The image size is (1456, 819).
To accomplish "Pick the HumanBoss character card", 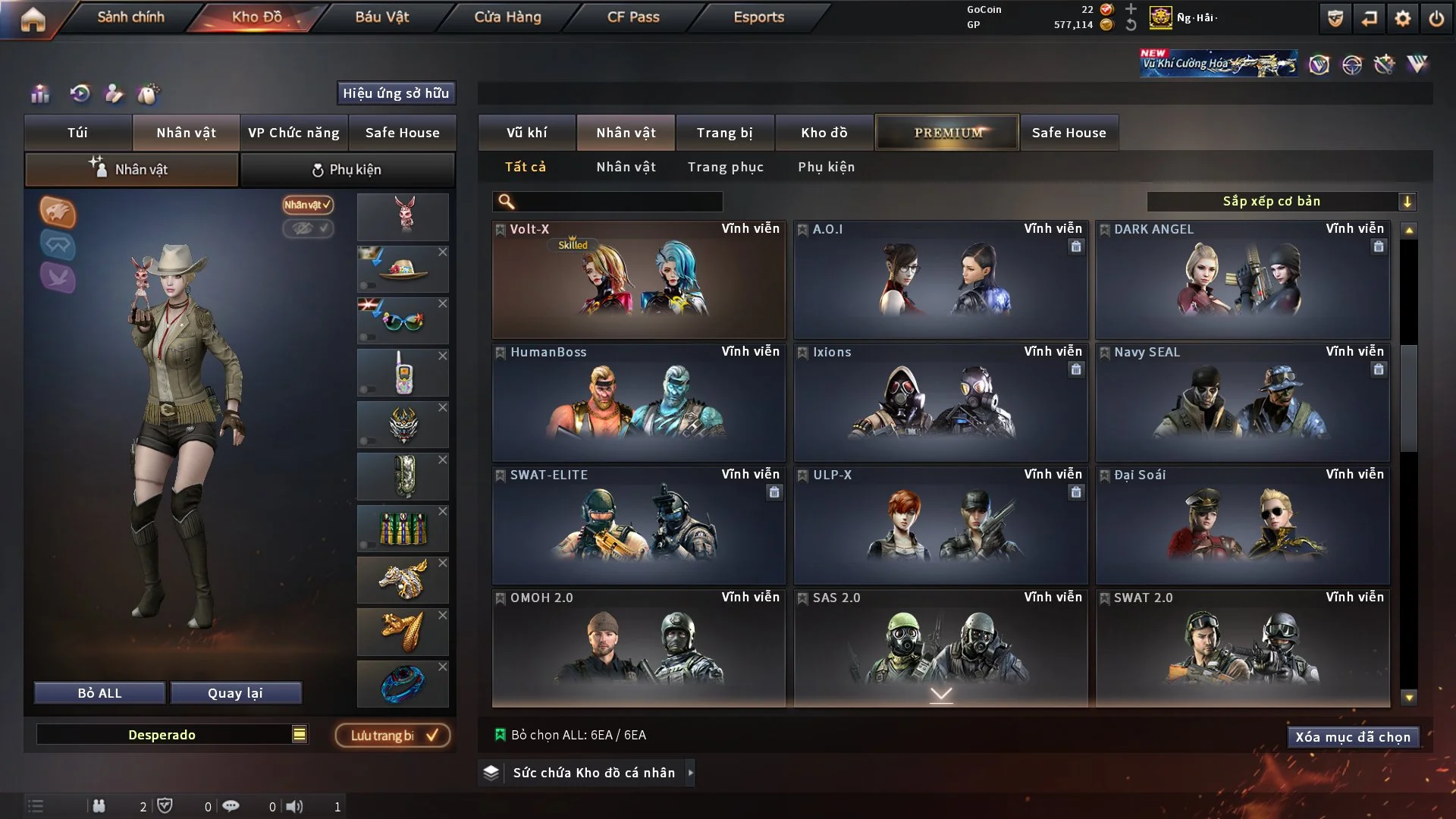I will point(638,403).
